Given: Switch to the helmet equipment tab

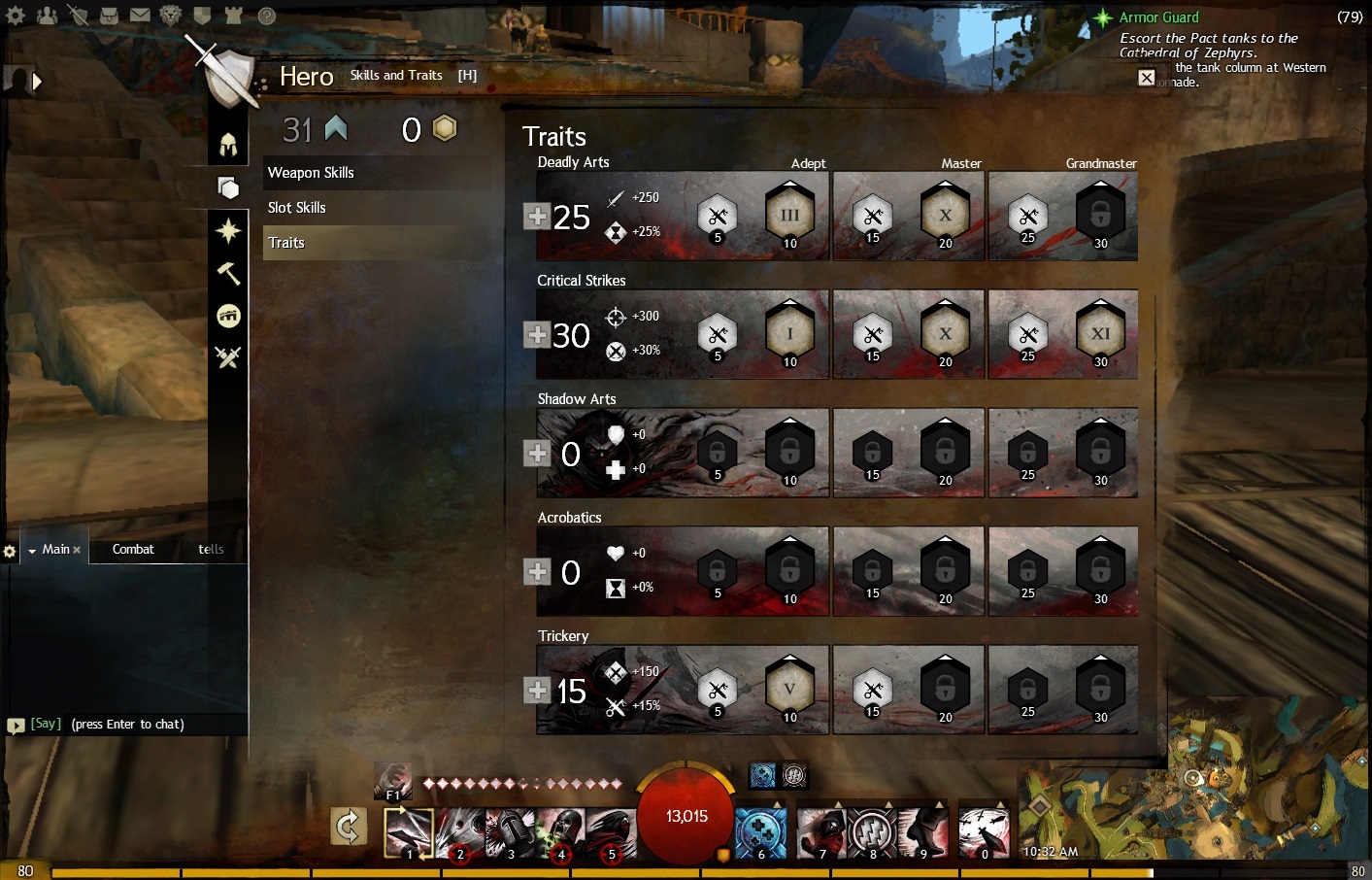Looking at the screenshot, I should pos(228,145).
